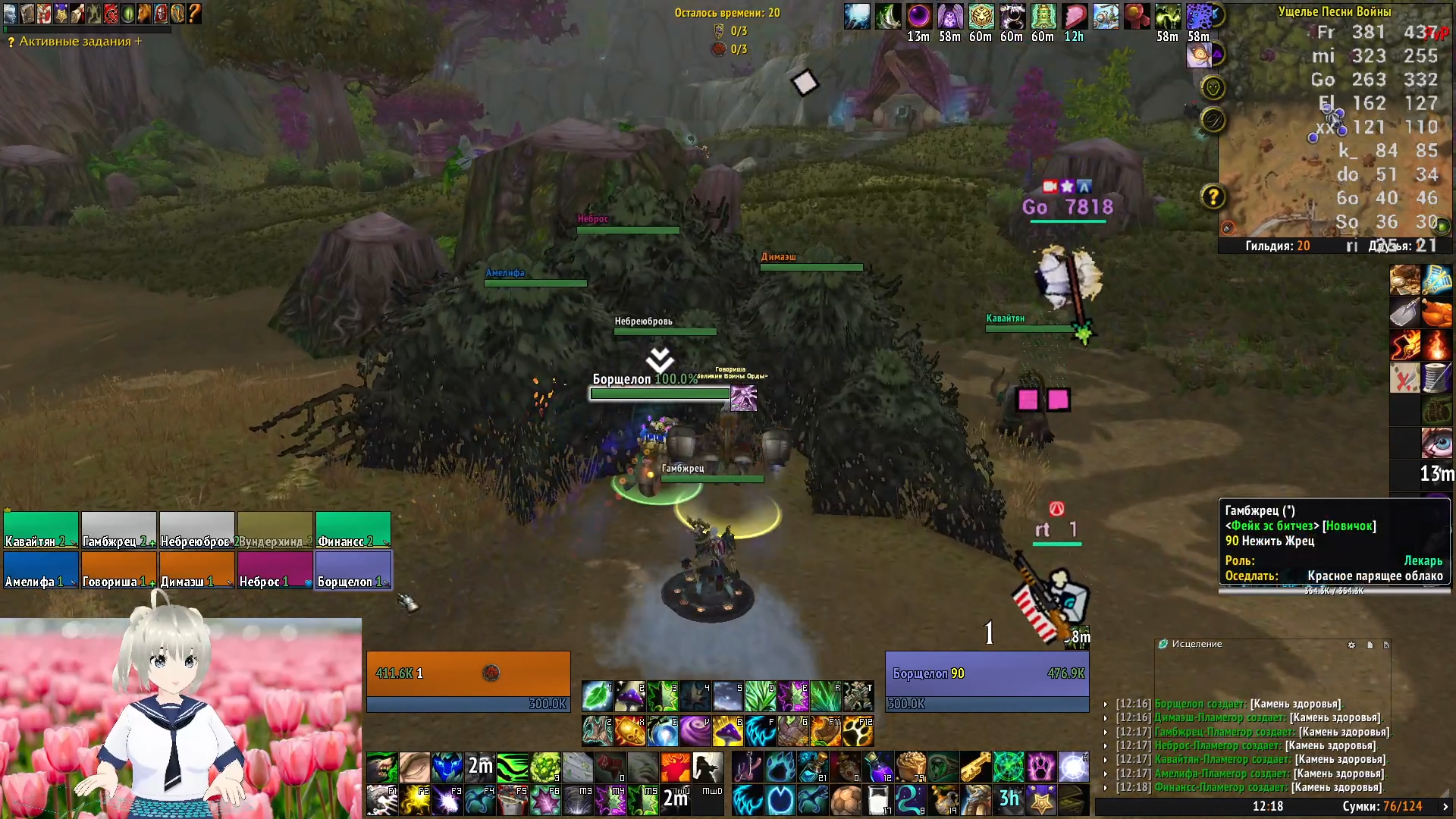Screen dimensions: 1456x819
Task: Use the golden key item
Action: click(x=976, y=767)
